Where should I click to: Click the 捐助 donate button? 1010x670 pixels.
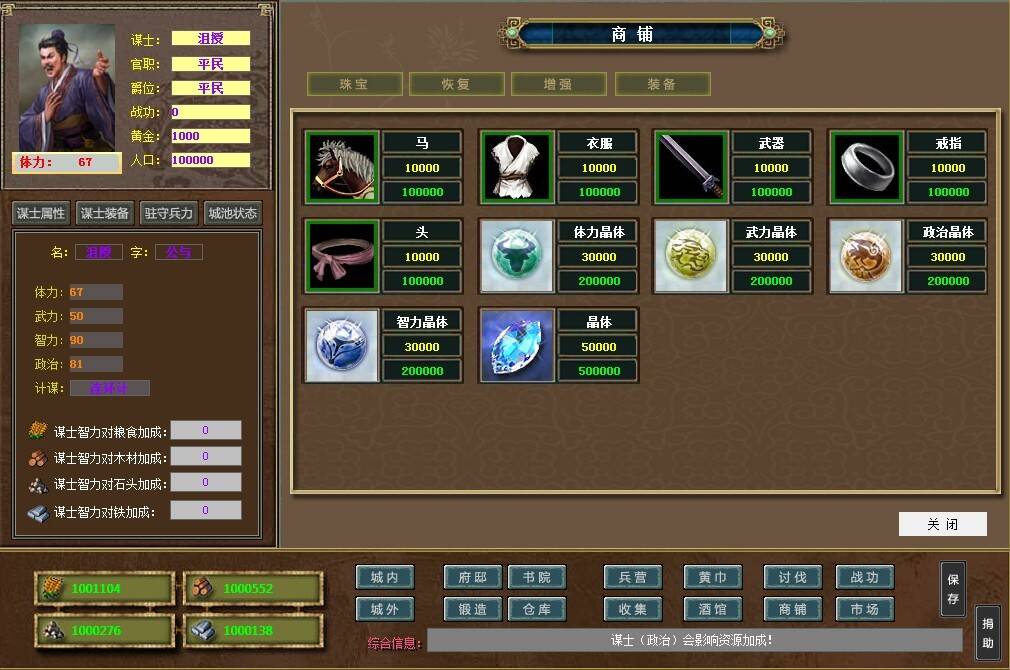click(x=987, y=633)
